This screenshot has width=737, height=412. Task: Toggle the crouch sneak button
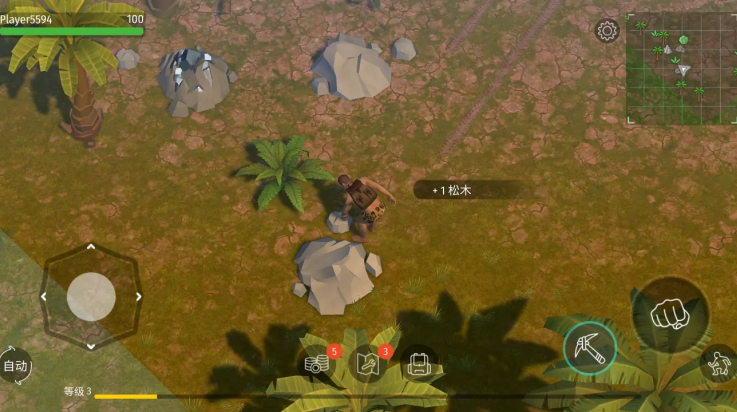coord(719,364)
